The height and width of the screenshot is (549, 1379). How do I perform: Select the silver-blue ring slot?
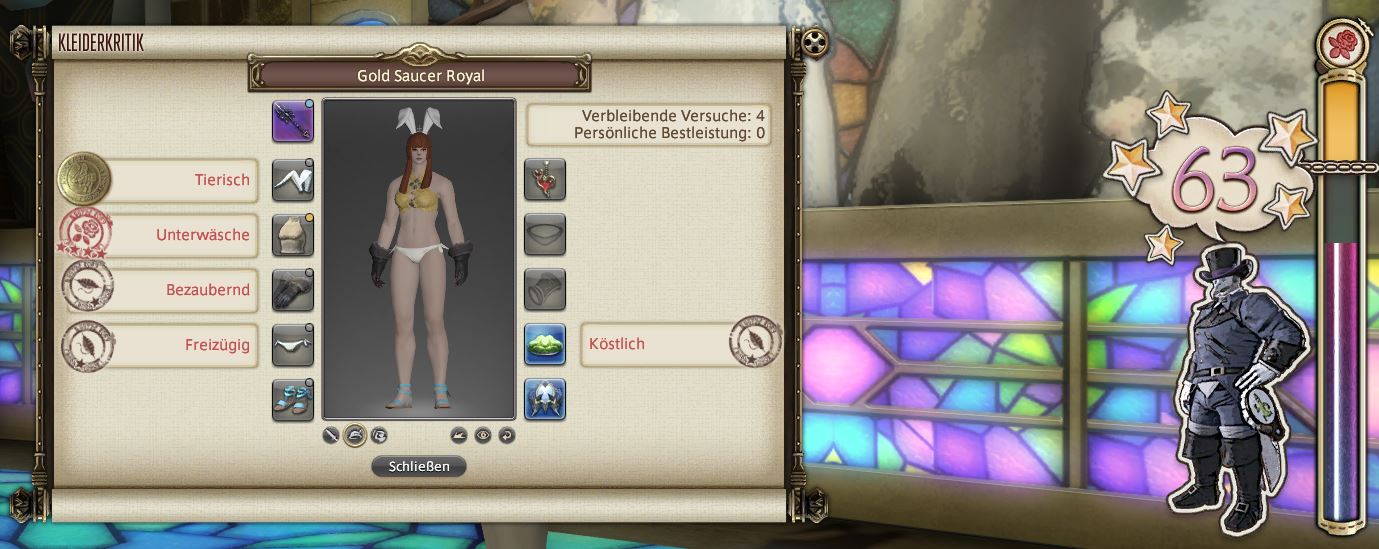pos(545,399)
